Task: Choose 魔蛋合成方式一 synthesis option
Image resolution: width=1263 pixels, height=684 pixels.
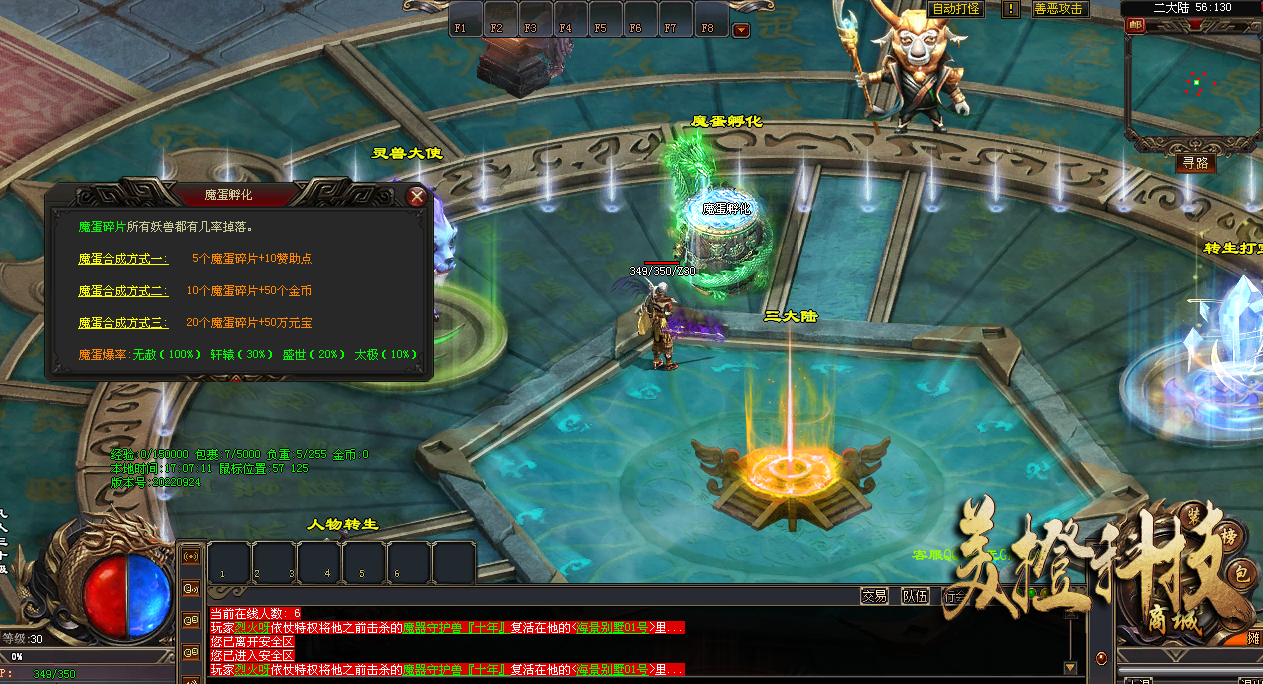Action: click(124, 258)
